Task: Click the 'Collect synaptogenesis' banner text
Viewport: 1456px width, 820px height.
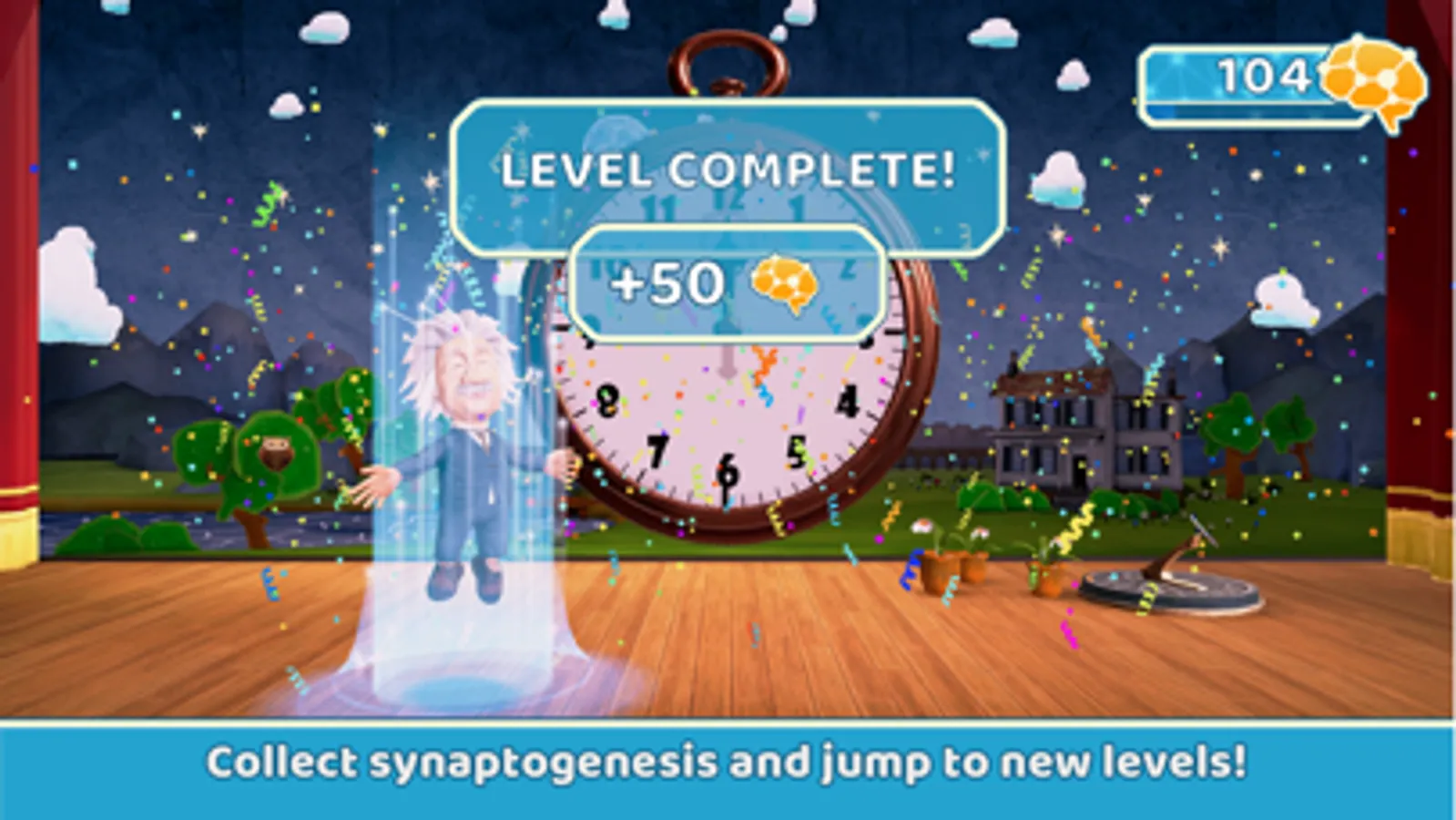Action: coord(728,761)
